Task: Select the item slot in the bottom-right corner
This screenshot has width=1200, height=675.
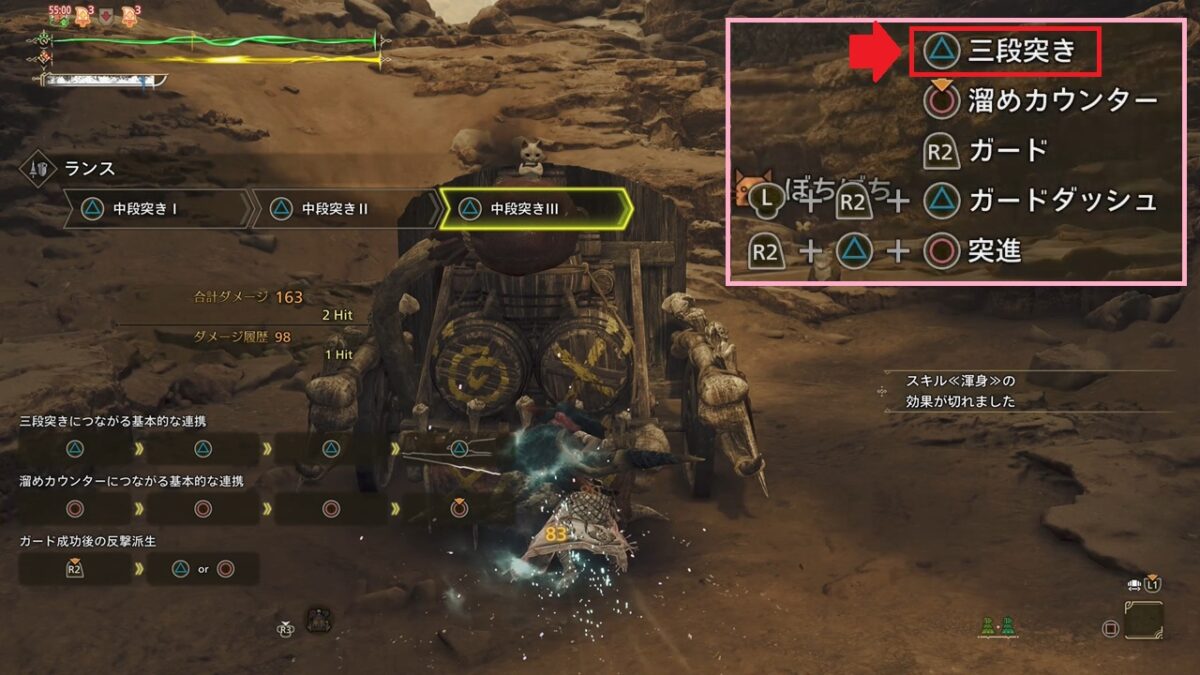Action: [x=1143, y=620]
